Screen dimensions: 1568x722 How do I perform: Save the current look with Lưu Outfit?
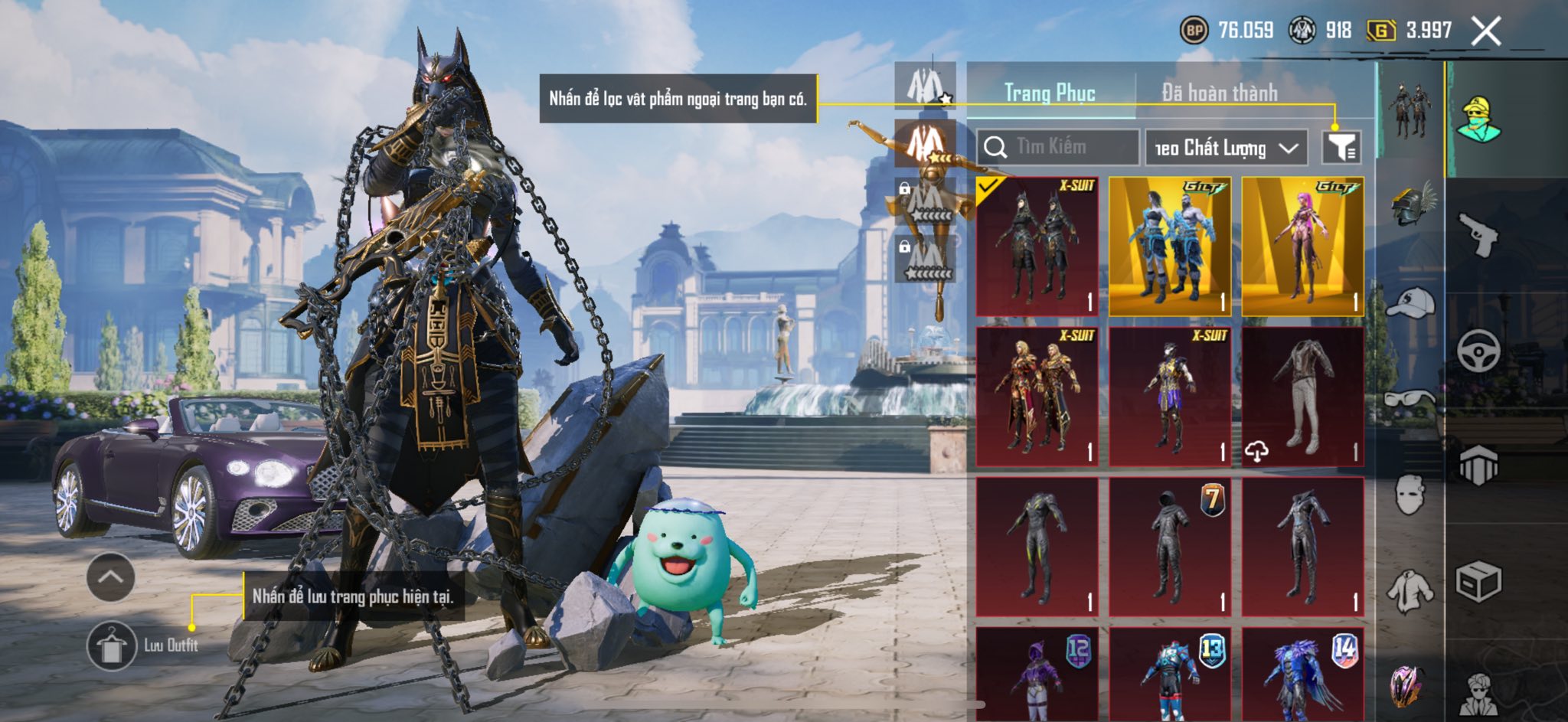coord(113,645)
